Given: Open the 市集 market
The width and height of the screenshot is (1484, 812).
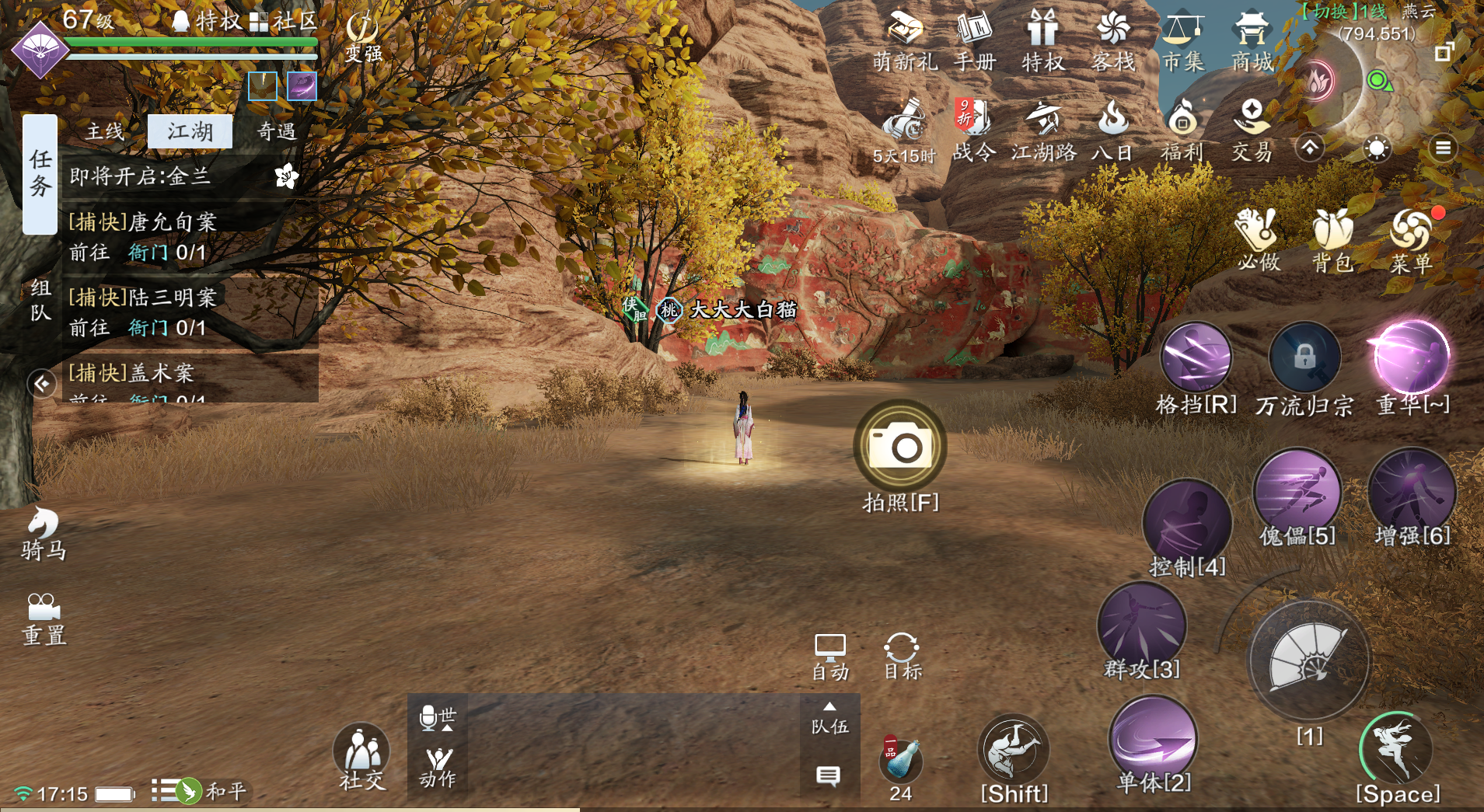Looking at the screenshot, I should point(1182,40).
